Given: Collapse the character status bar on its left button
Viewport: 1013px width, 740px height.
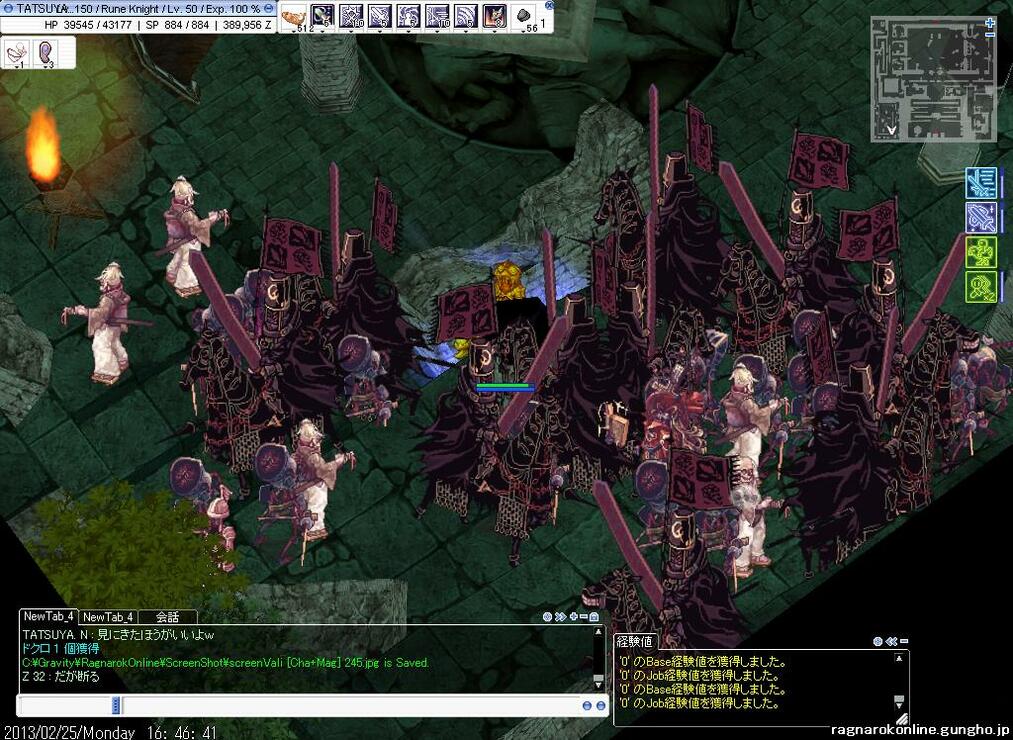Looking at the screenshot, I should tap(8, 8).
